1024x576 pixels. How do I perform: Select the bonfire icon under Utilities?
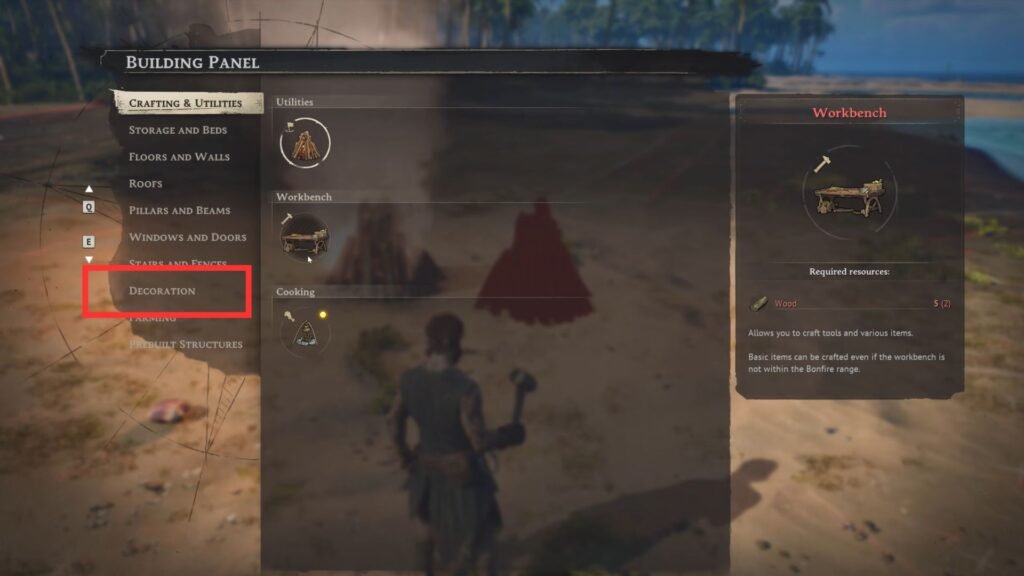tap(304, 143)
